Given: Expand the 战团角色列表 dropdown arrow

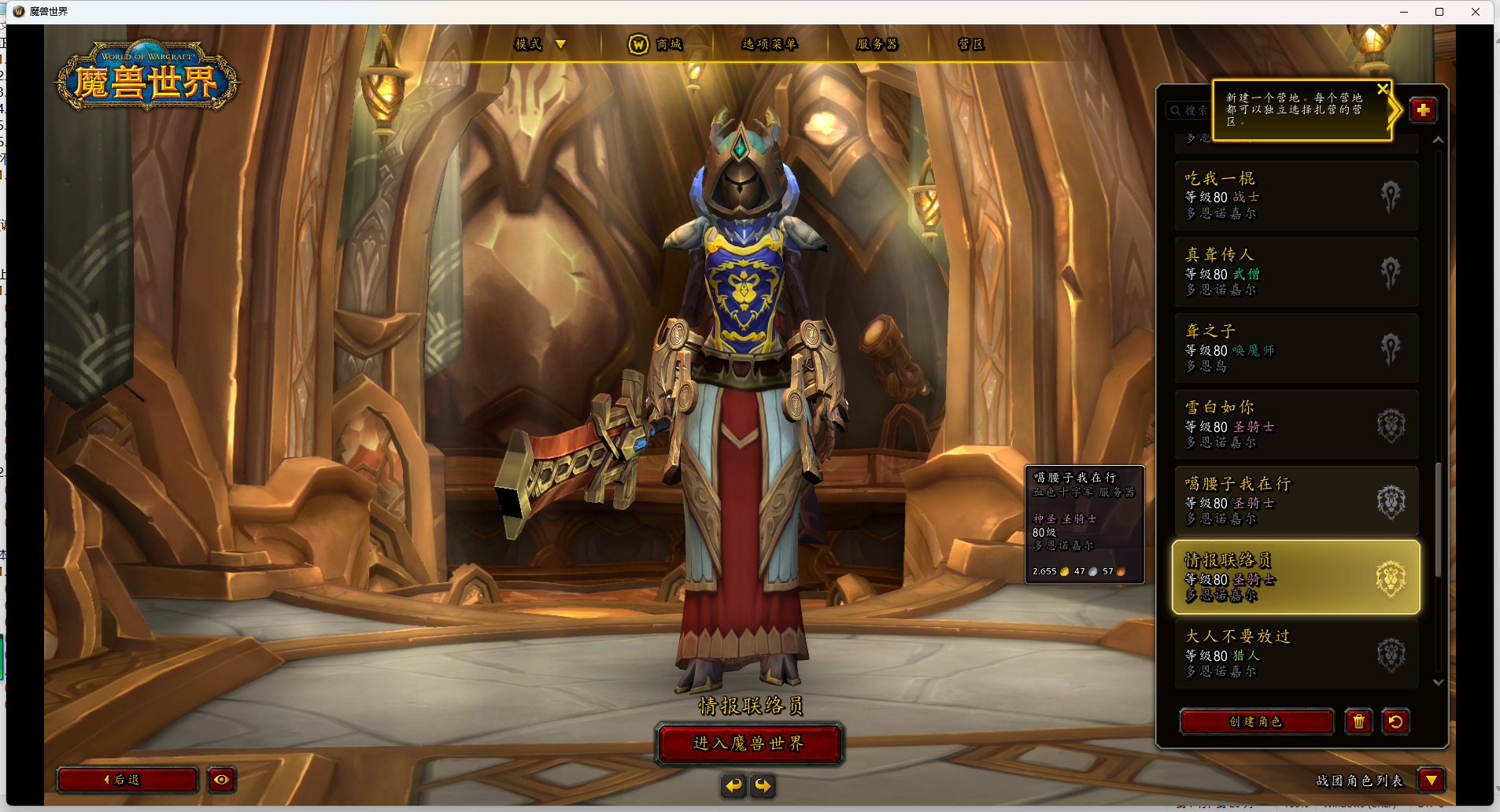Looking at the screenshot, I should pyautogui.click(x=1431, y=780).
